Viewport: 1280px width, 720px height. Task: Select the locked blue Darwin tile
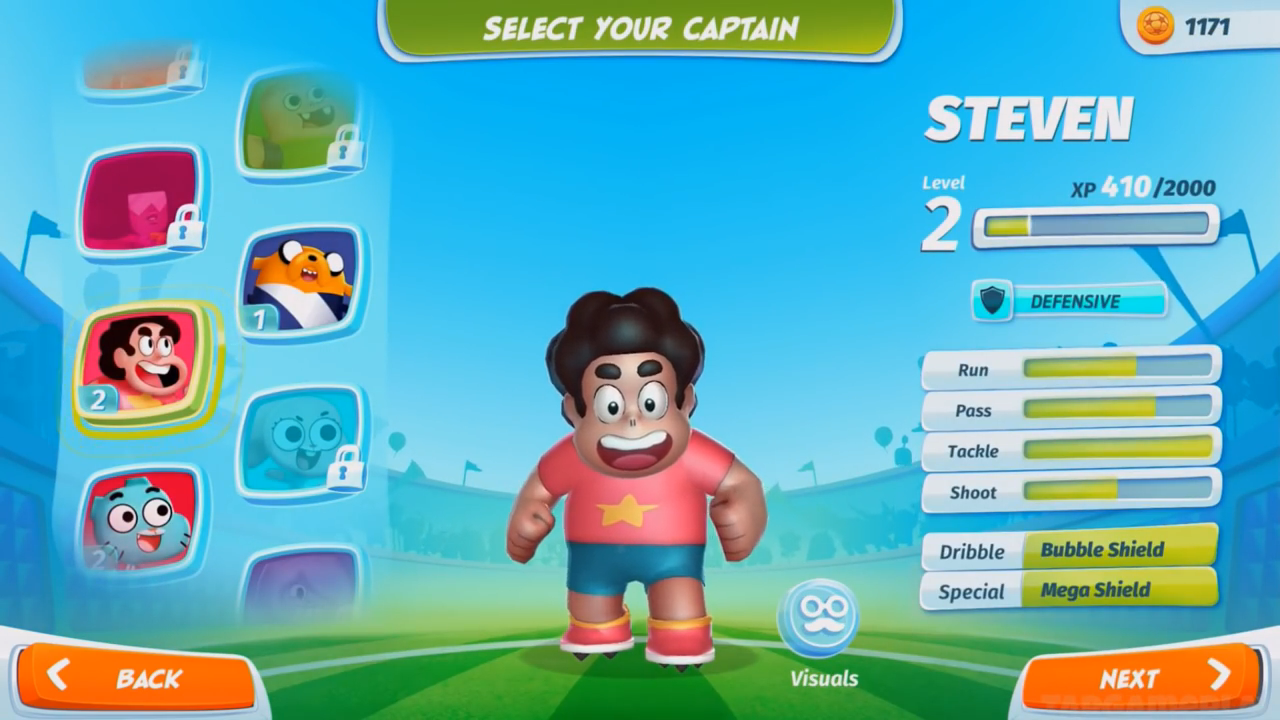[x=300, y=441]
